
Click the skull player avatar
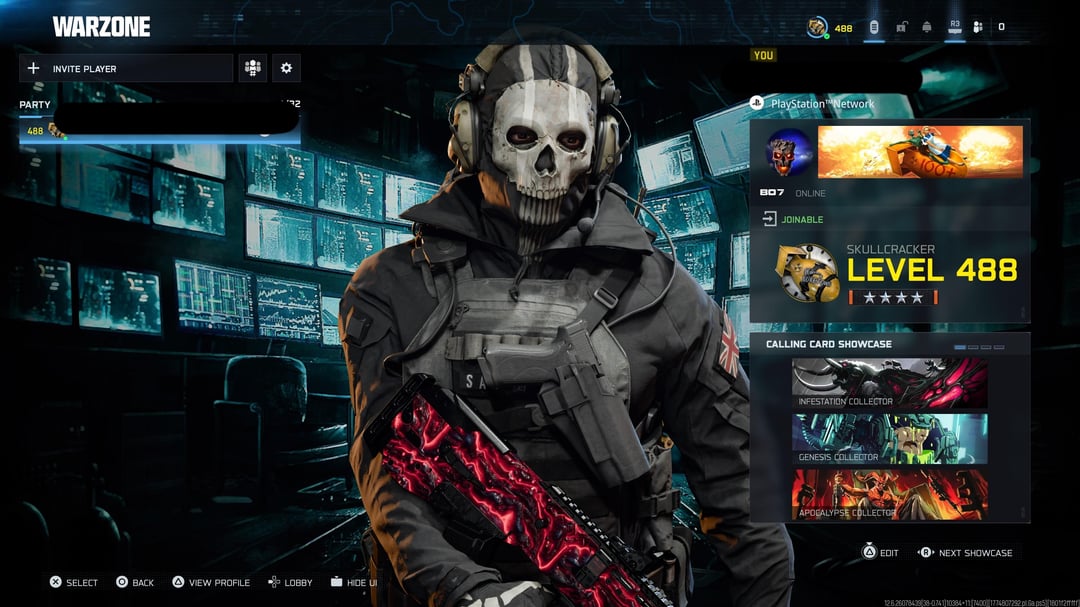click(x=789, y=152)
